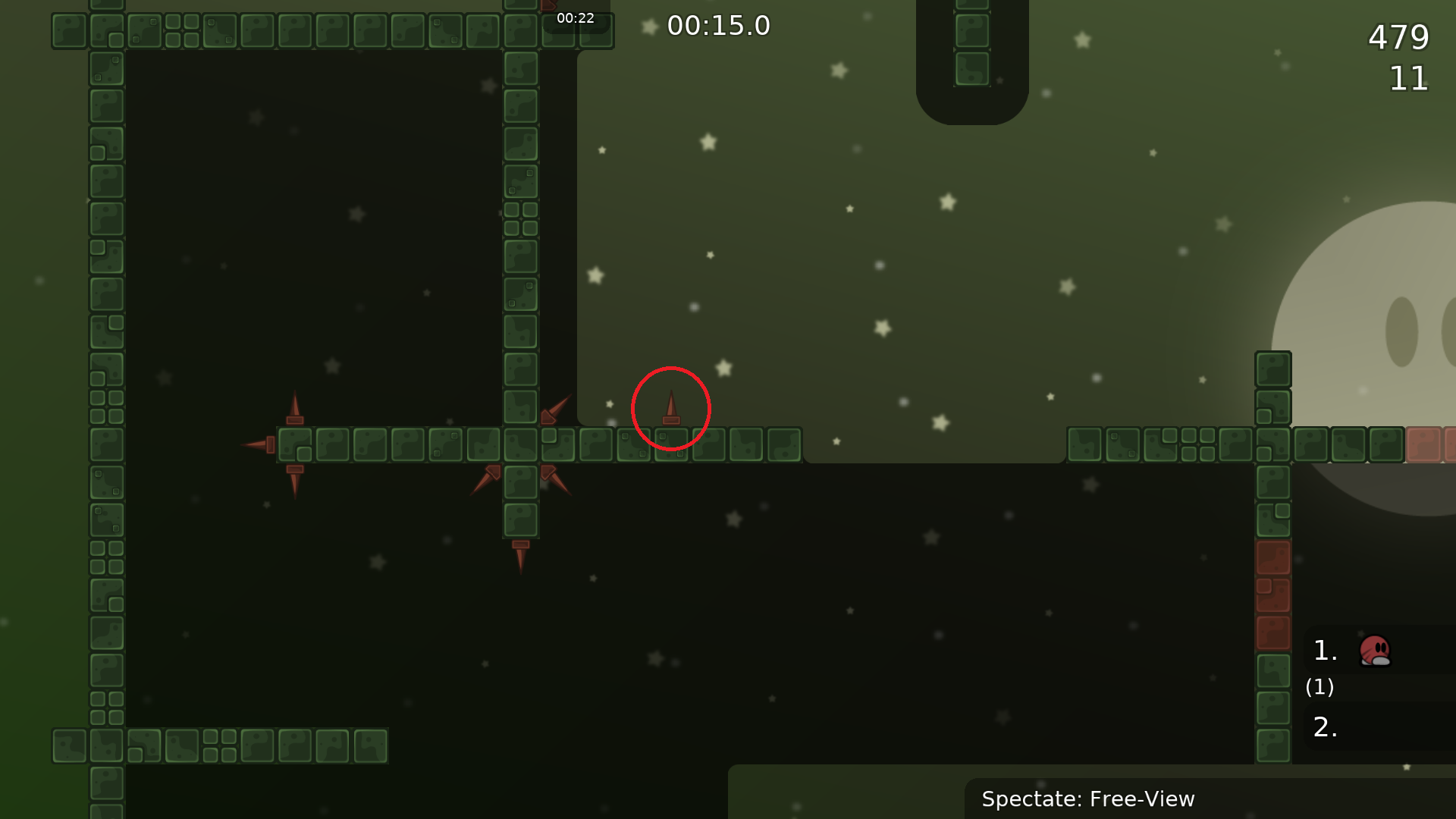Click the downward spike hanging below the platform
The height and width of the screenshot is (819, 1456).
520,557
